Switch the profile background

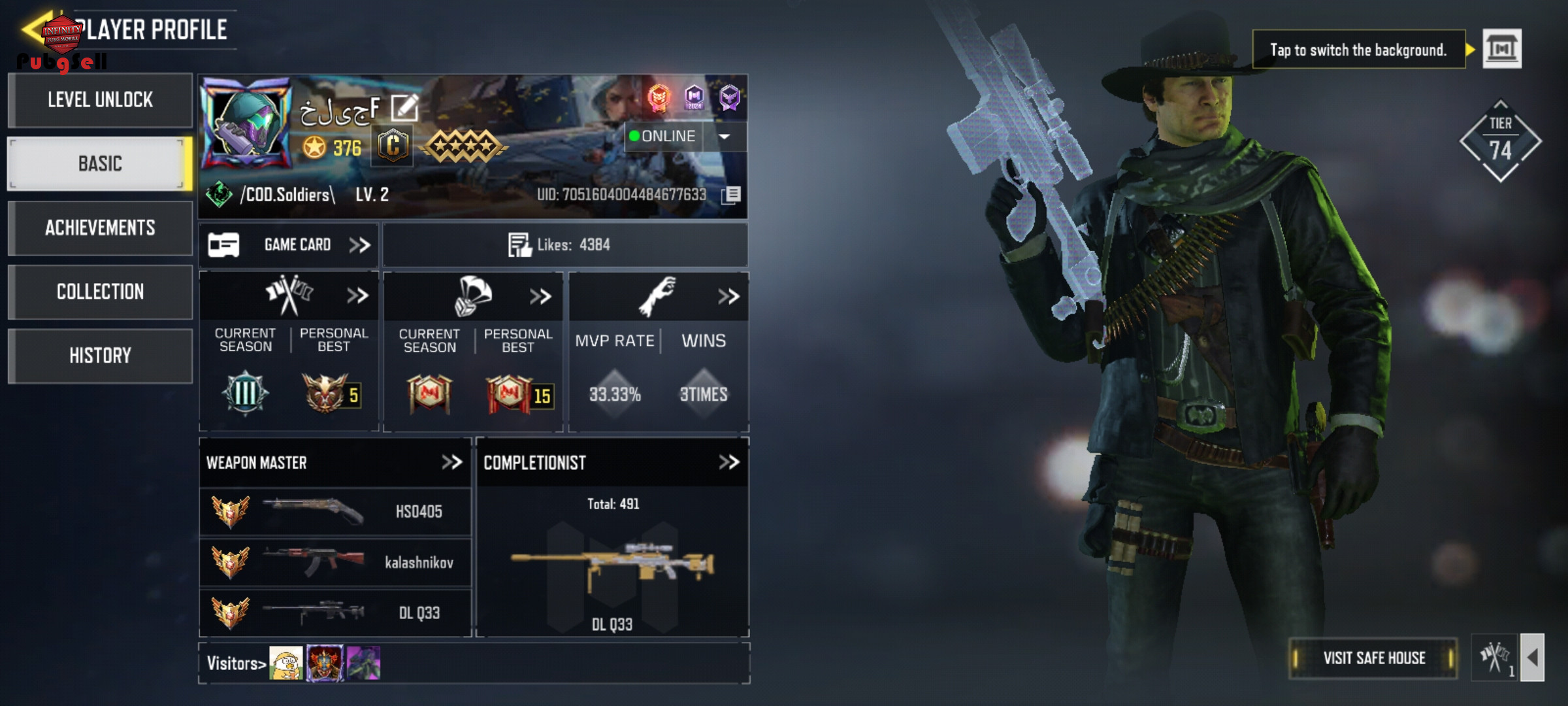point(1501,49)
